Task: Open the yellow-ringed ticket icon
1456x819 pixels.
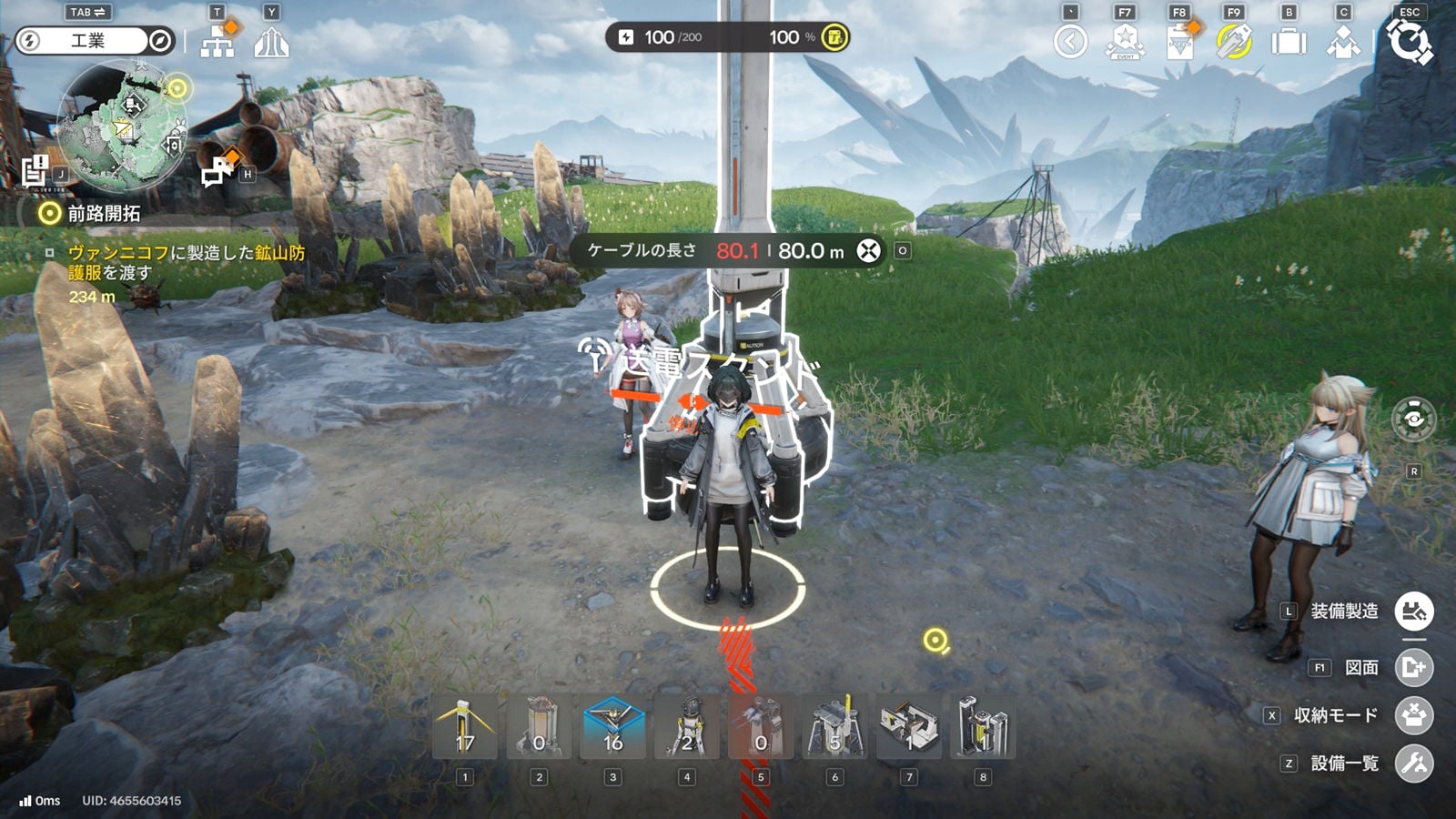Action: pos(1234,42)
